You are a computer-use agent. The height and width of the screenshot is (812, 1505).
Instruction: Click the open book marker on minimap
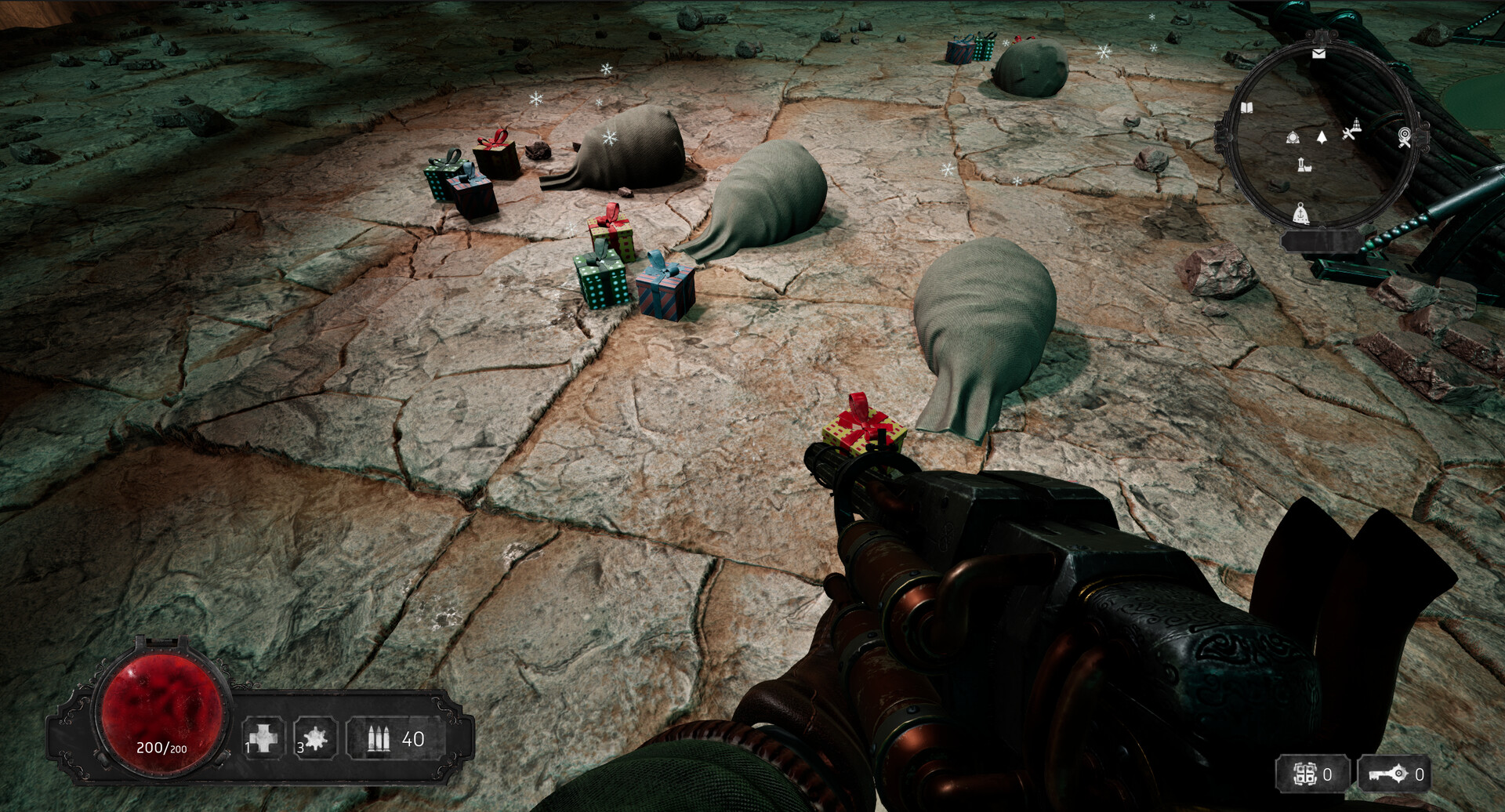coord(1246,108)
